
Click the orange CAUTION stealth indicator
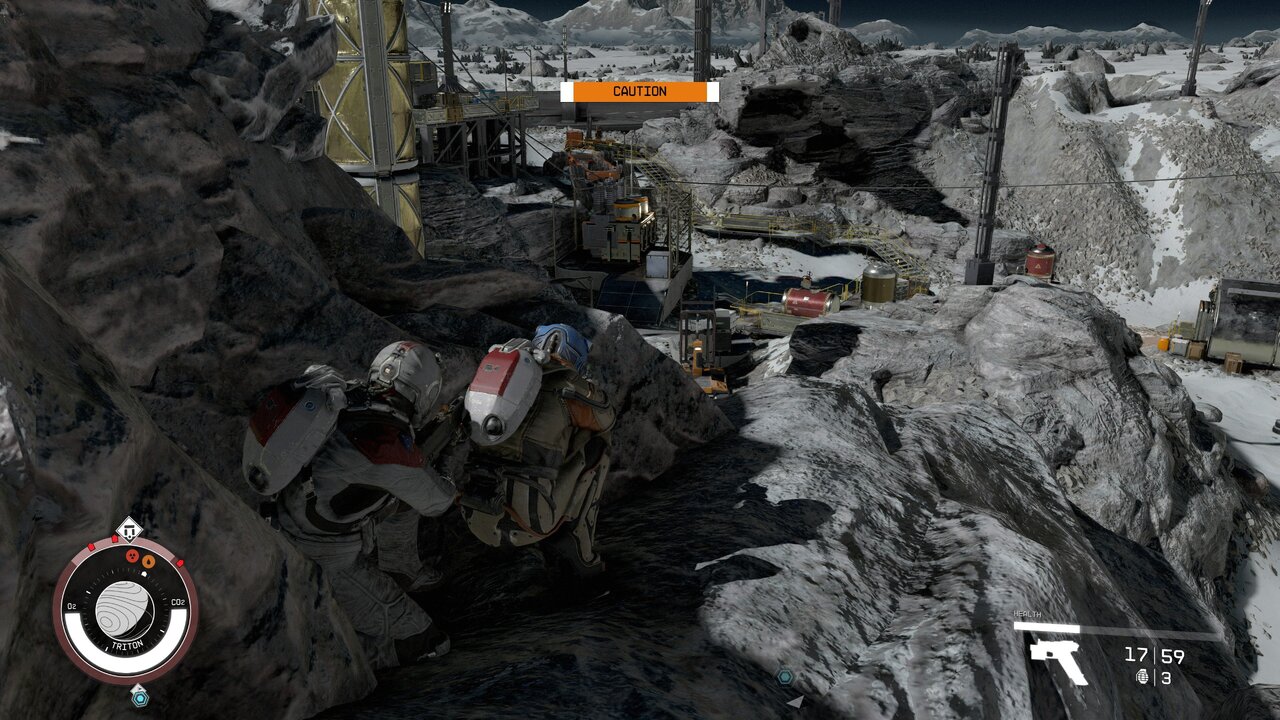pos(639,92)
